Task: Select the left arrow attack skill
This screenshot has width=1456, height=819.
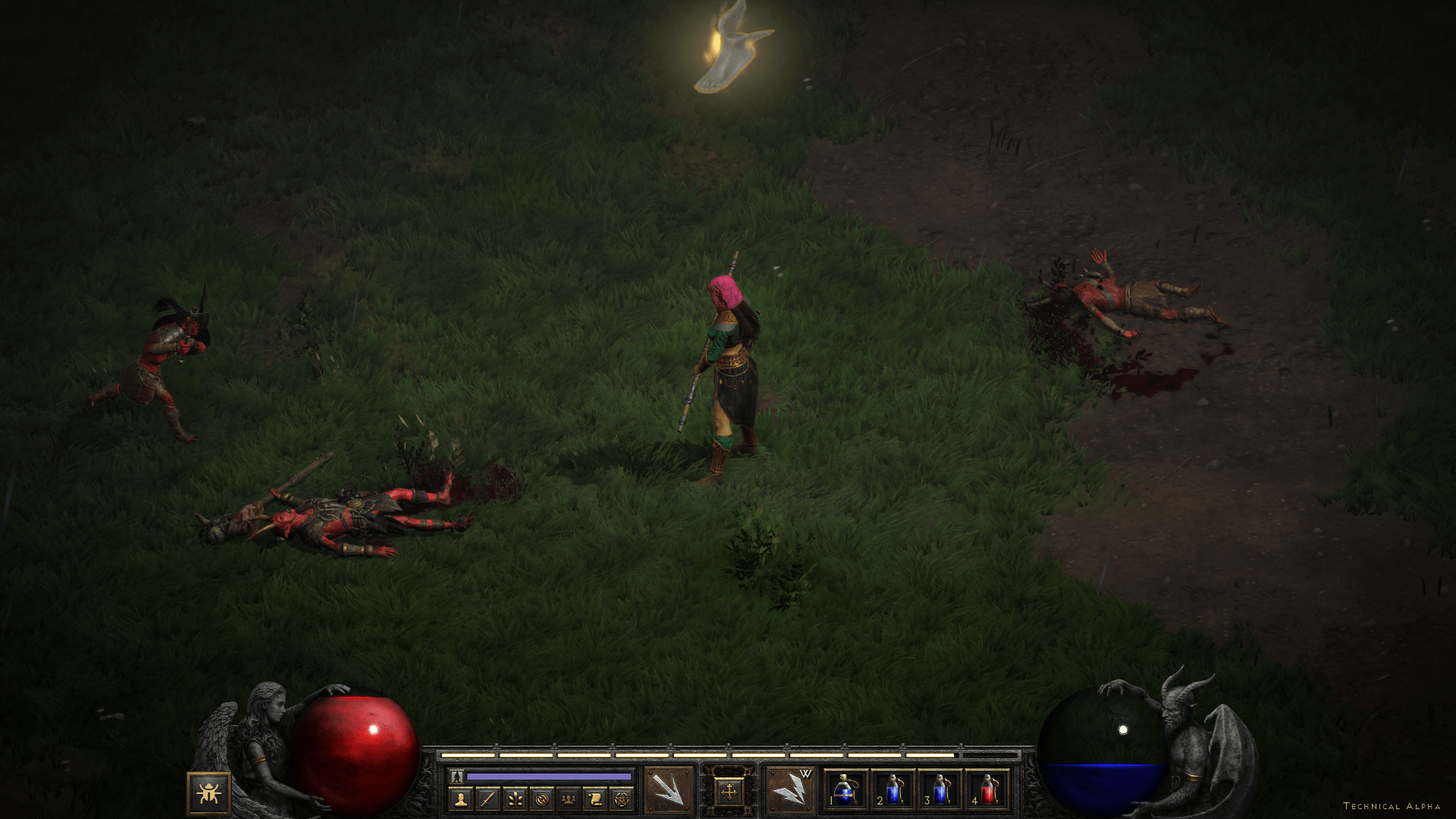Action: tap(669, 790)
